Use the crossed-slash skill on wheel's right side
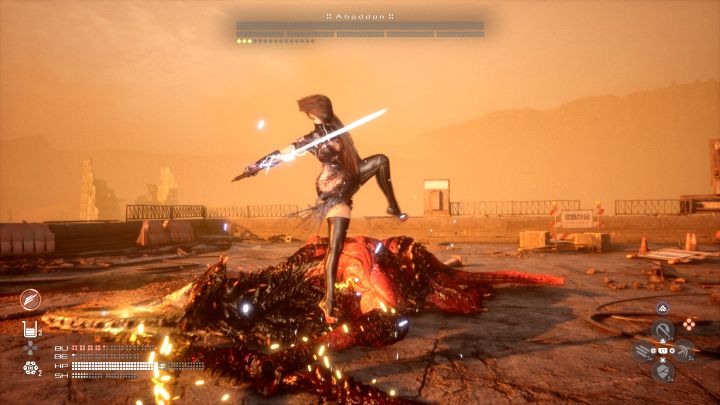Viewport: 720px width, 405px height. pos(684,351)
